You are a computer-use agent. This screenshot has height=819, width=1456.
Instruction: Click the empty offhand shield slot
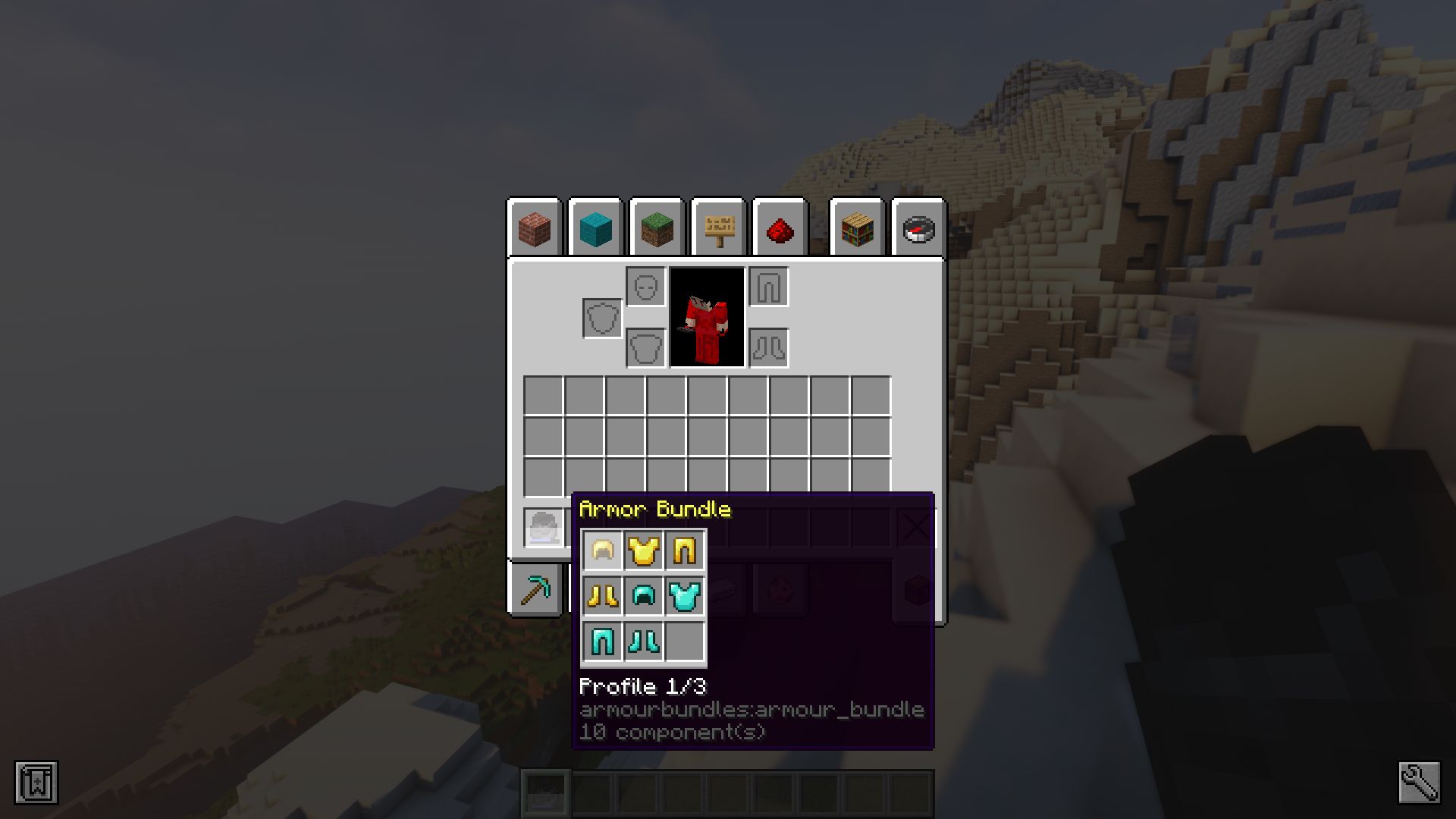click(x=603, y=318)
